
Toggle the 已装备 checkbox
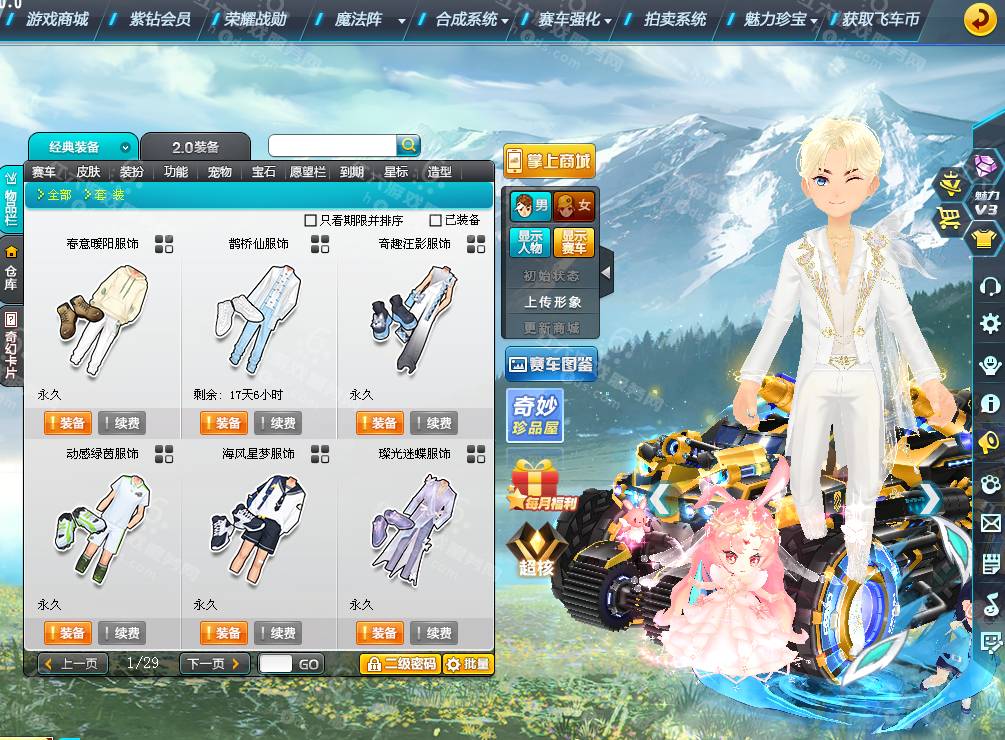pos(436,220)
